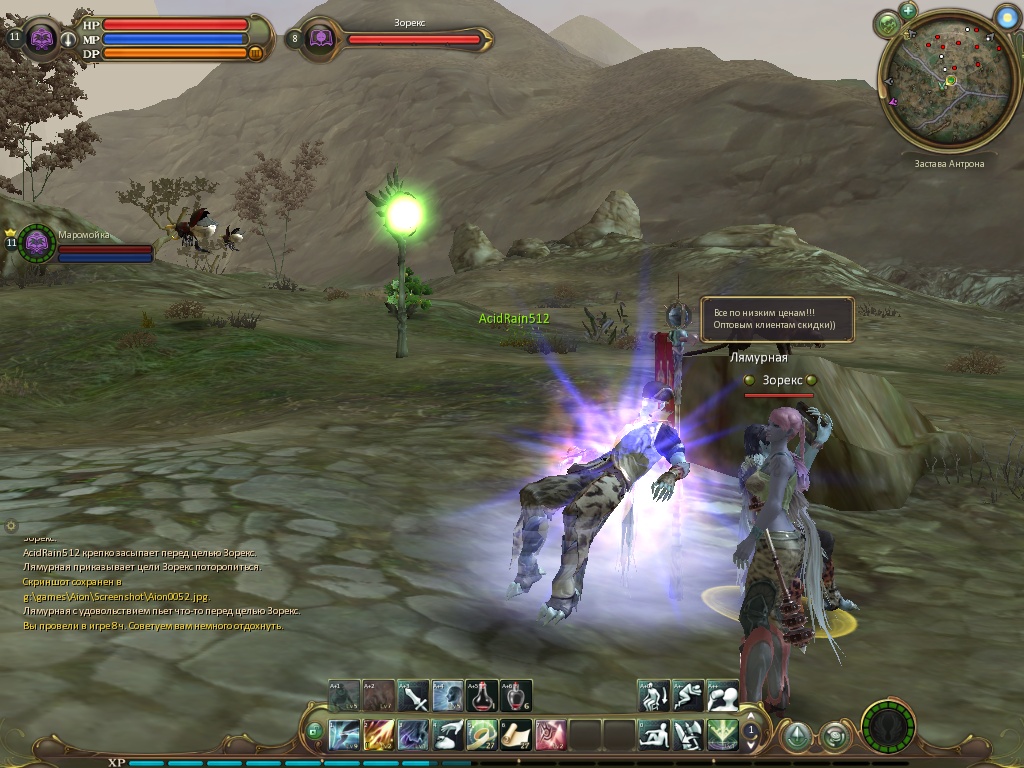Viewport: 1024px width, 768px height.
Task: Select the player's purple class portrait
Action: 42,38
